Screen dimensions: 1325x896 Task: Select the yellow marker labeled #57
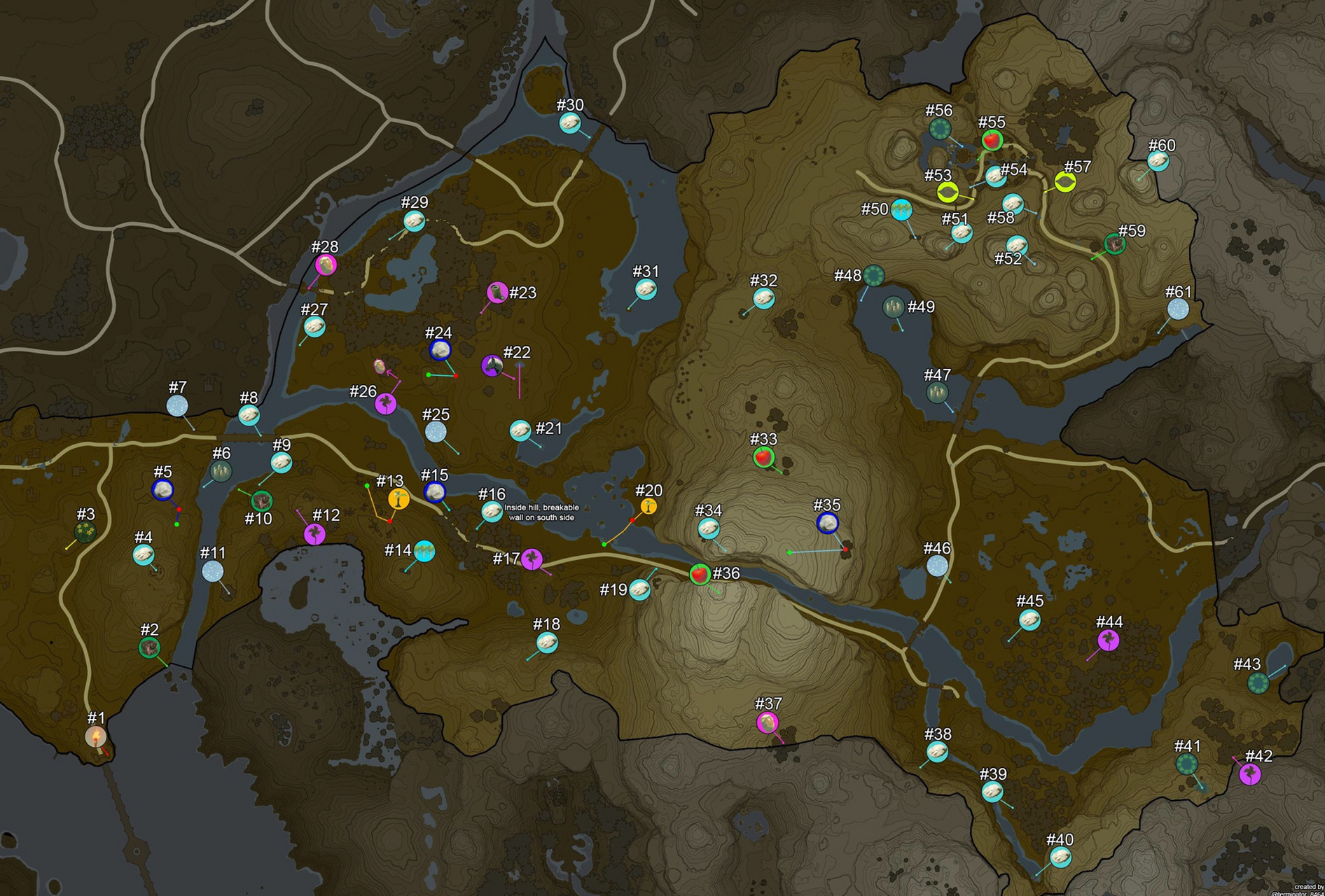(1065, 183)
